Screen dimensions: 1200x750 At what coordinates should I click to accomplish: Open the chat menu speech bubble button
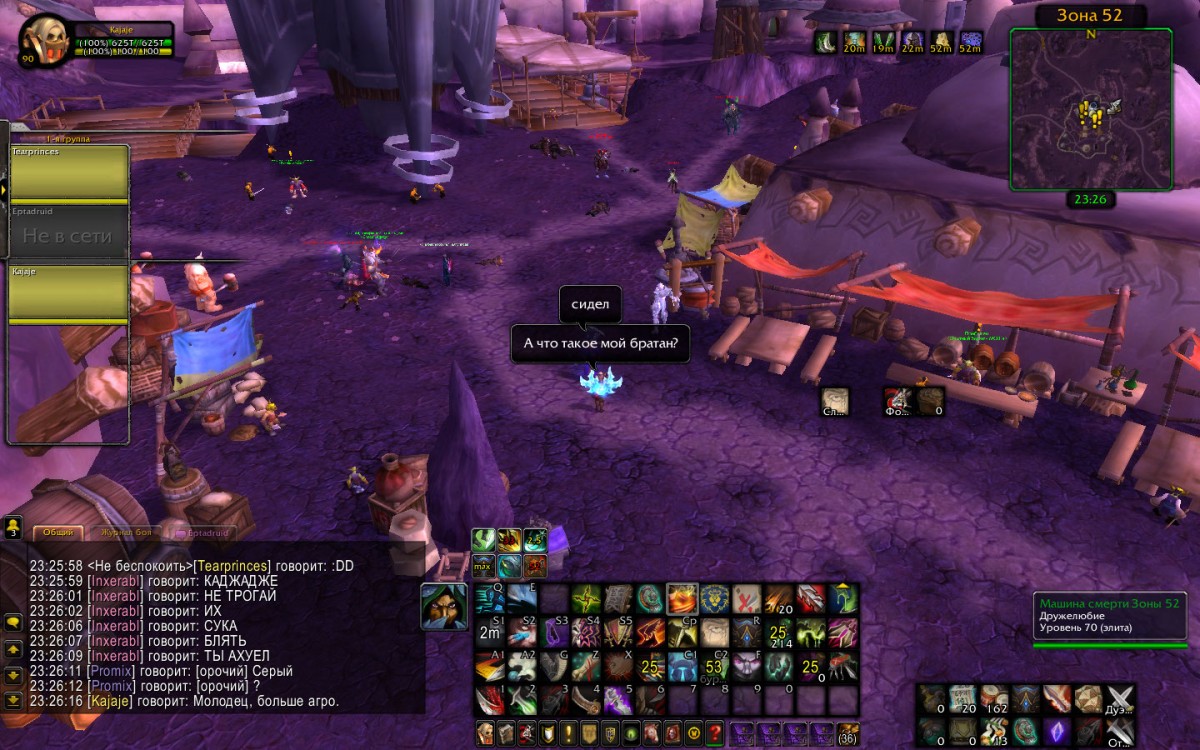13,622
